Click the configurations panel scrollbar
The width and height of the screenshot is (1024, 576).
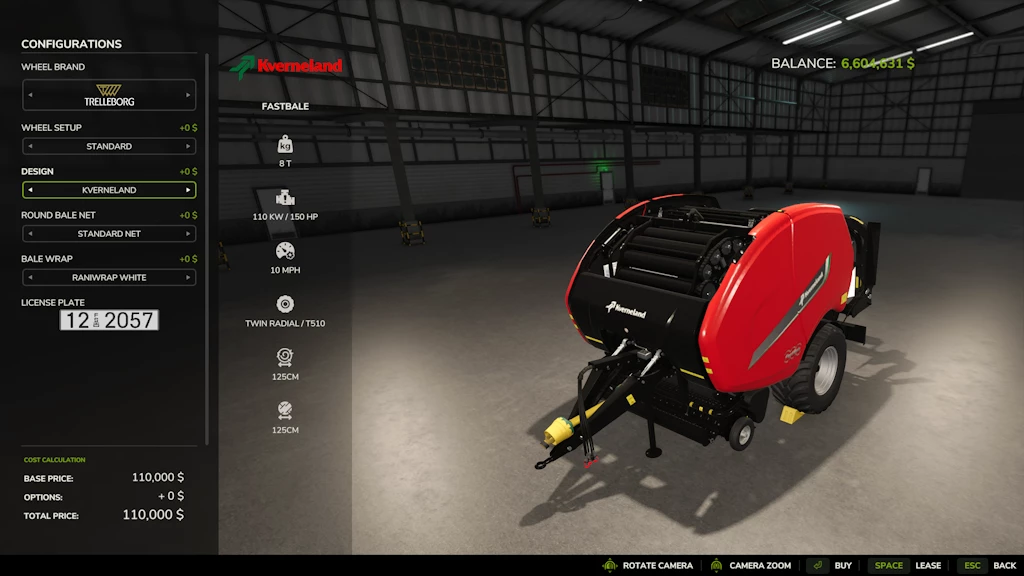tap(207, 240)
